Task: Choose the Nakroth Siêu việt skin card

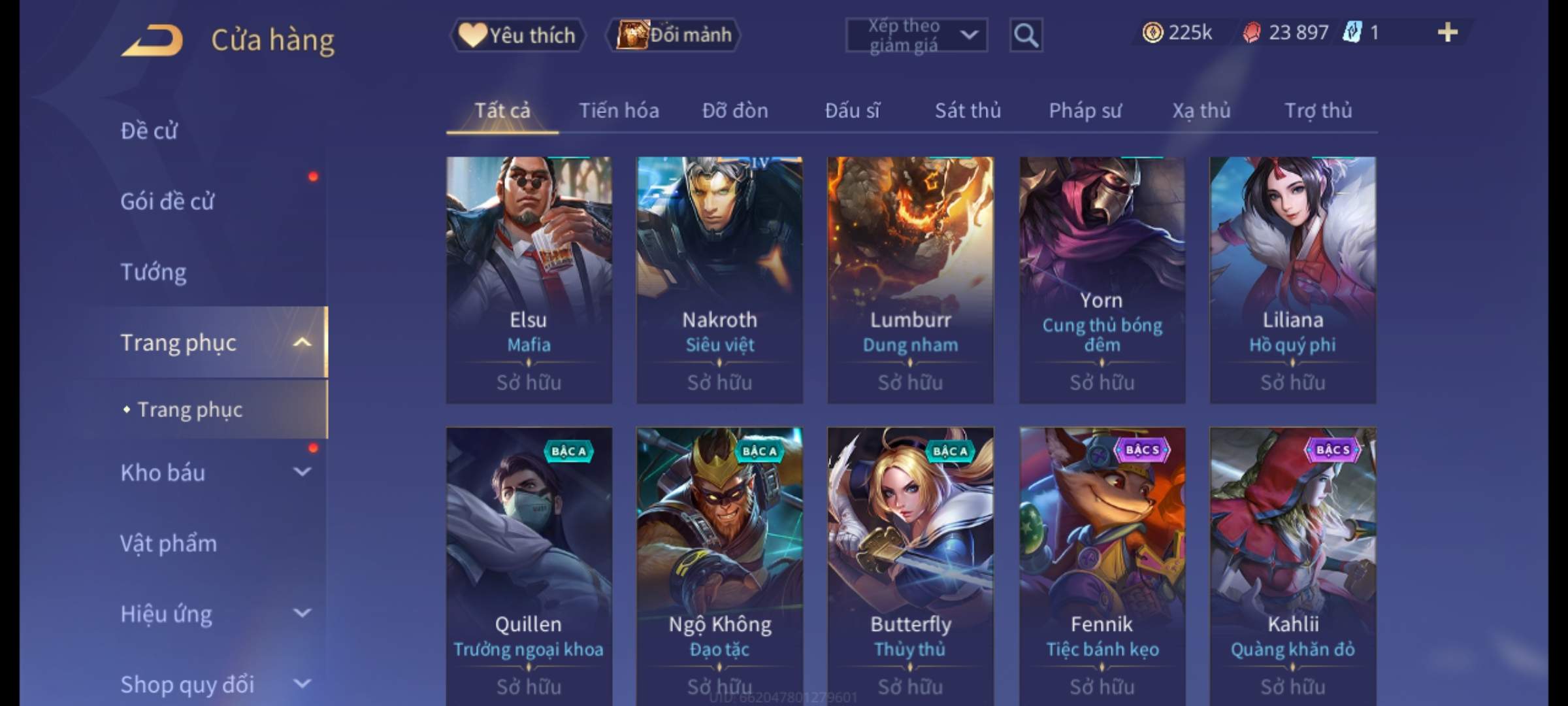Action: (719, 279)
